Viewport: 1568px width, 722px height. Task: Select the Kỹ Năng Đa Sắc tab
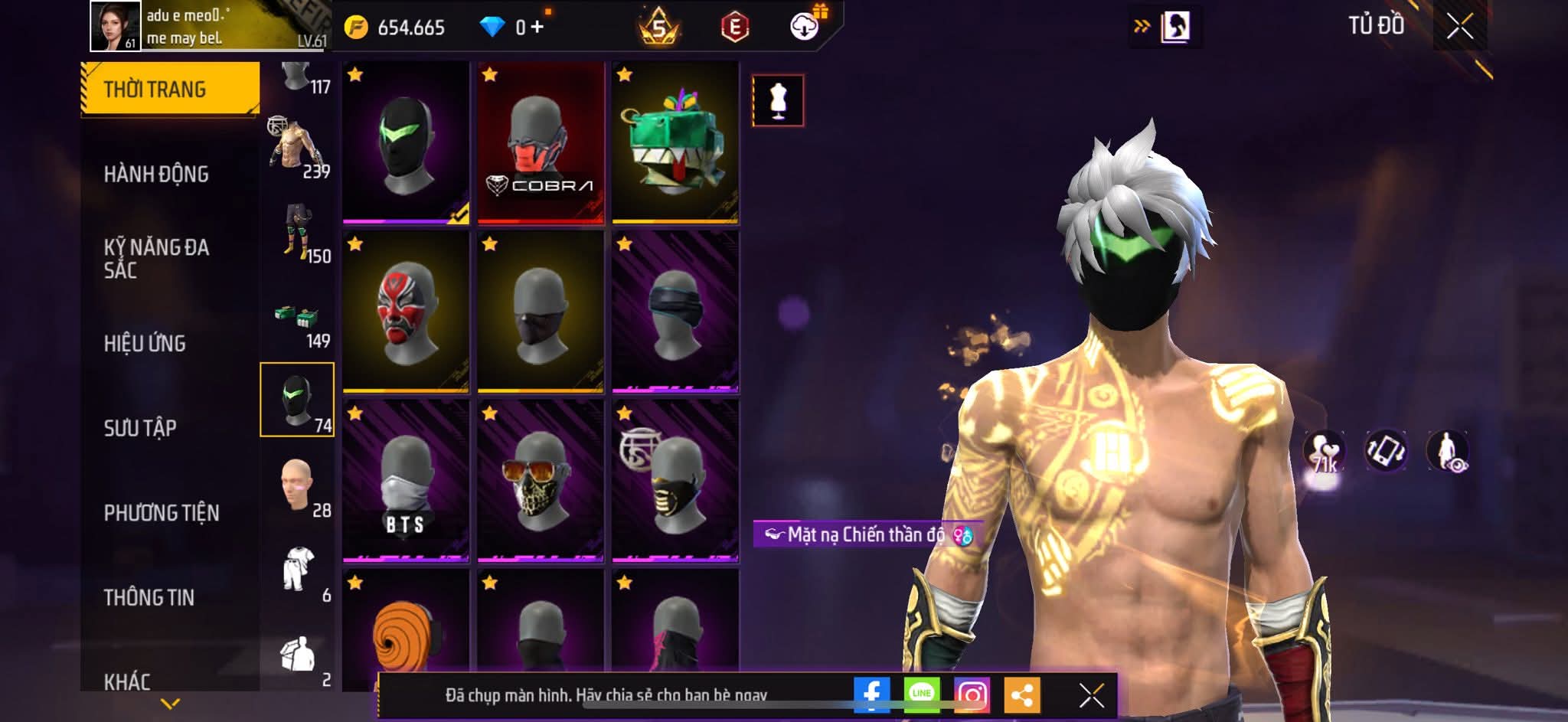coord(156,258)
